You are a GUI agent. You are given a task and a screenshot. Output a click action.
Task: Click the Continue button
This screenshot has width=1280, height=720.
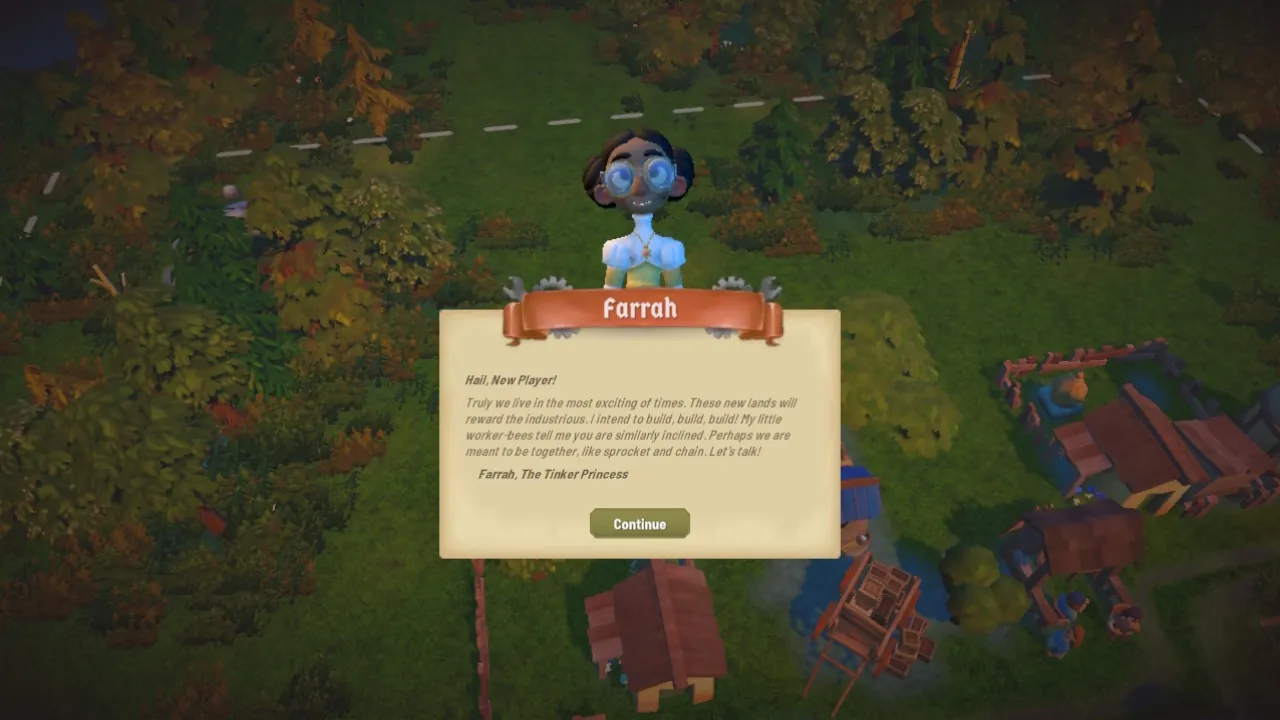[x=639, y=523]
